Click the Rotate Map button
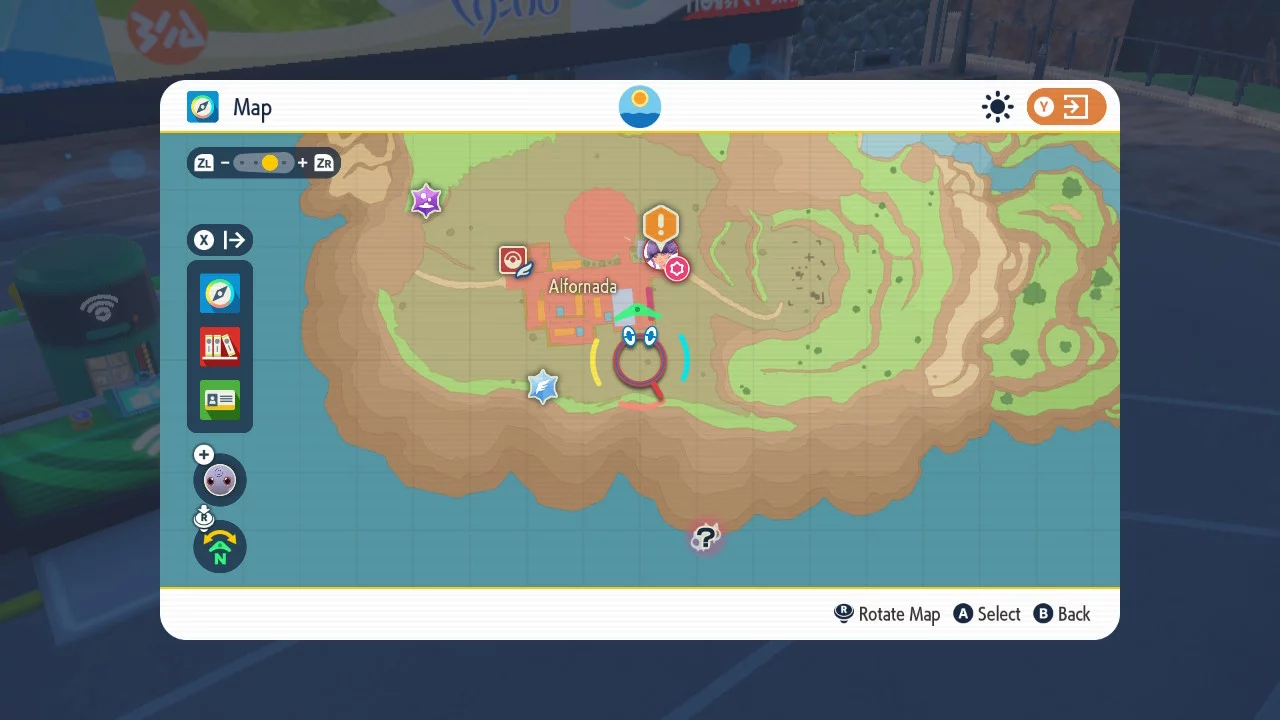 (886, 614)
